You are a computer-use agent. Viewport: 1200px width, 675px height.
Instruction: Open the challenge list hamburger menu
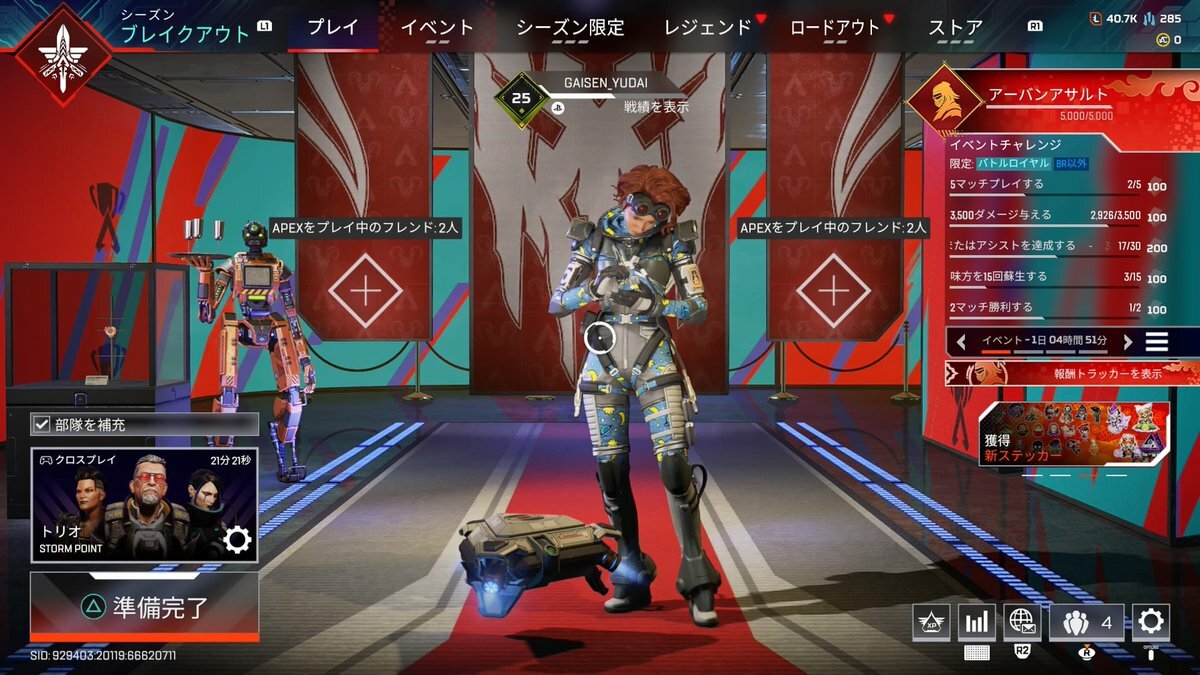click(1157, 341)
